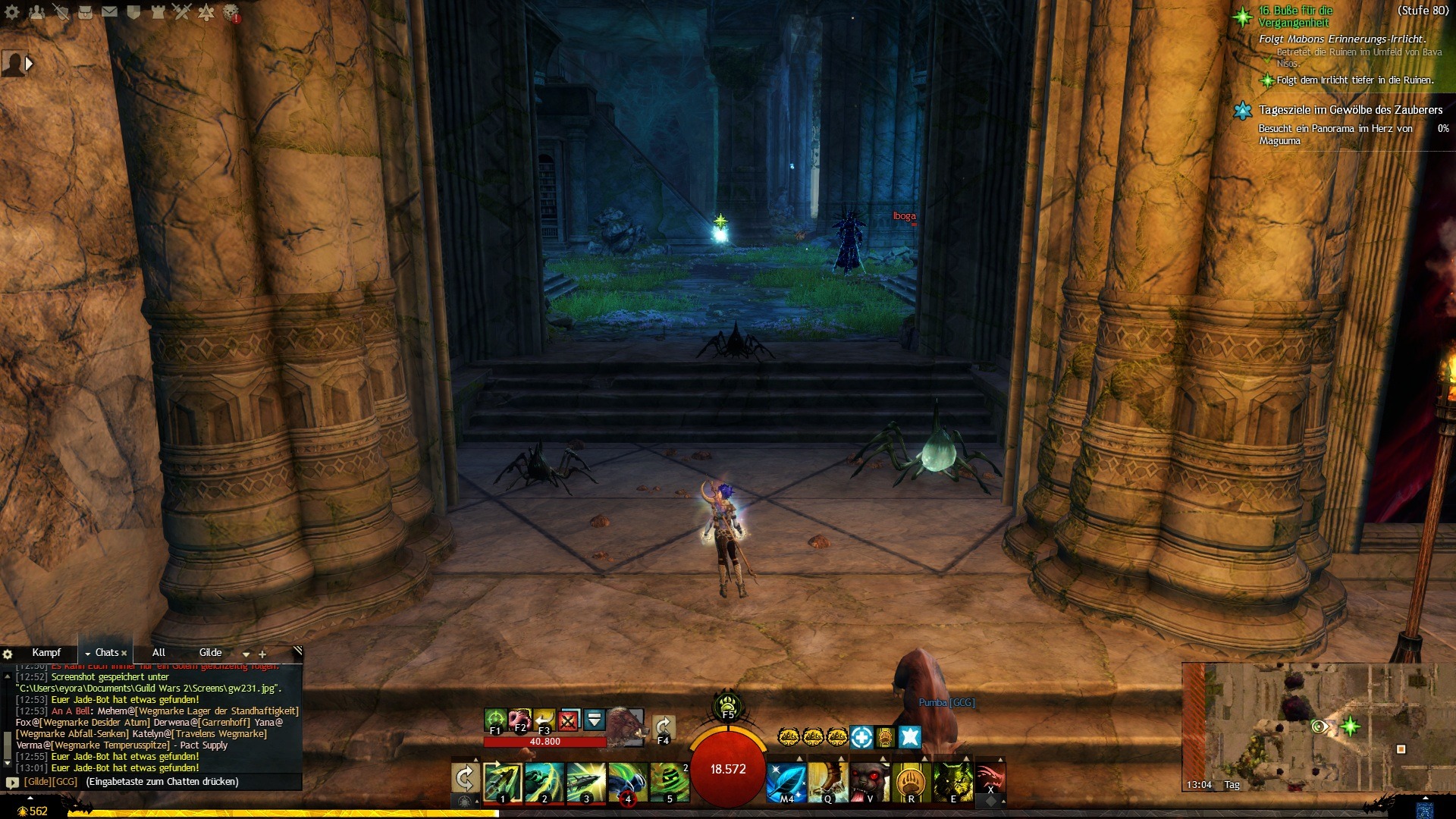
Task: Open the crossed swords PvP icon
Action: [x=182, y=12]
